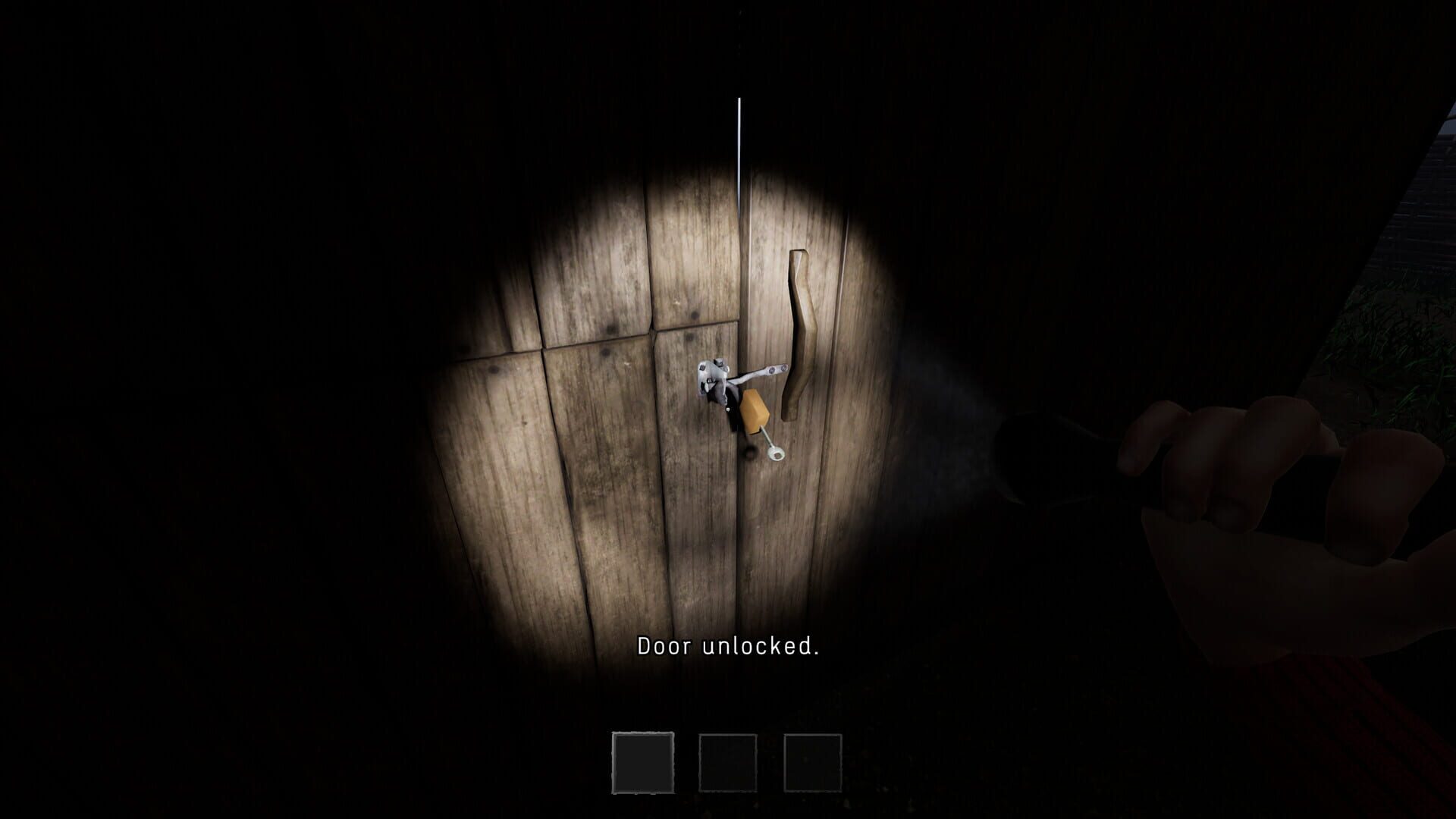Image resolution: width=1456 pixels, height=819 pixels.
Task: Click the mounting plate screws
Action: (x=701, y=367)
